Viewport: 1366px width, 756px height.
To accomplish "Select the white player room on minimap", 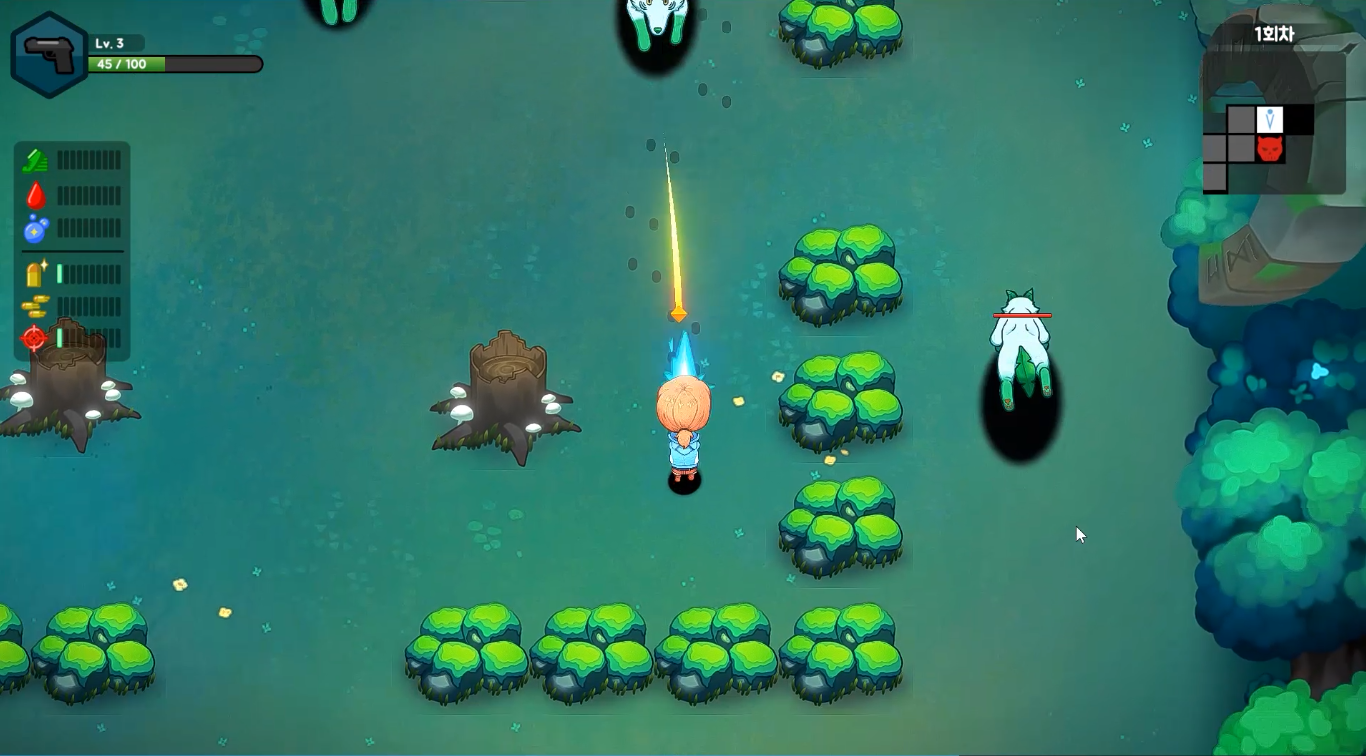I will click(x=1270, y=120).
